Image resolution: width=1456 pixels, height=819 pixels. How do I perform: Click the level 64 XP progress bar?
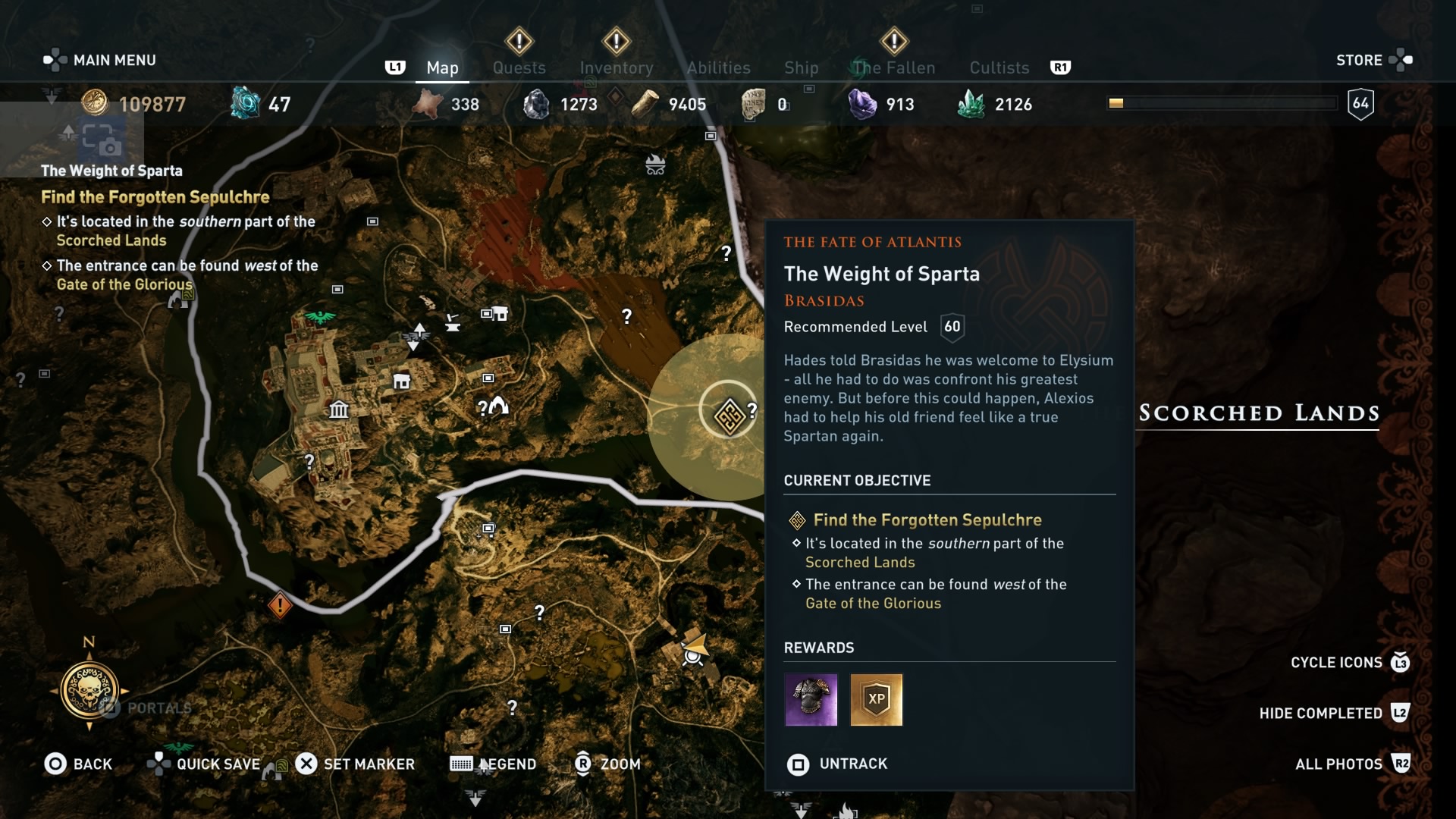click(1222, 102)
